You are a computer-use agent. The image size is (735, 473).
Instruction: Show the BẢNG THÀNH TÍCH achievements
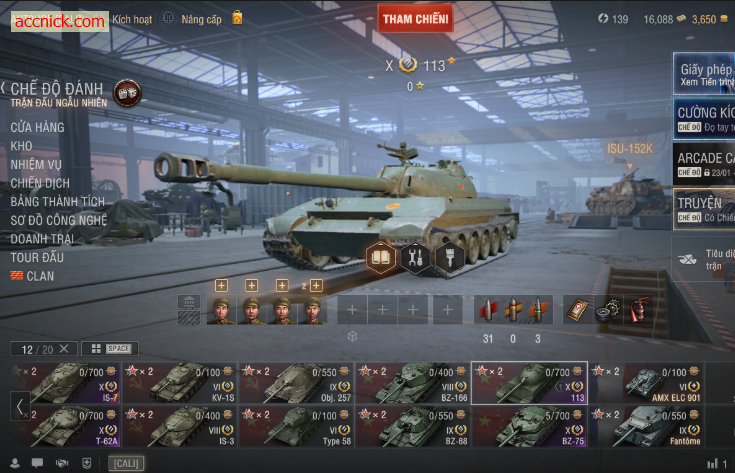pos(57,202)
